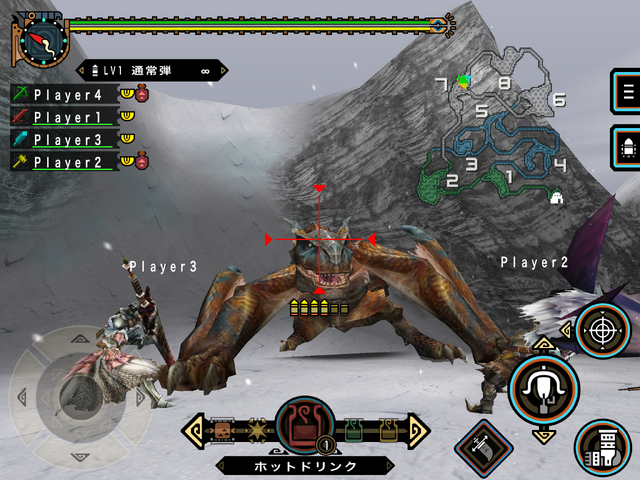Viewport: 640px width, 480px height.
Task: Tap the LV1 ammo type selector
Action: [x=152, y=71]
